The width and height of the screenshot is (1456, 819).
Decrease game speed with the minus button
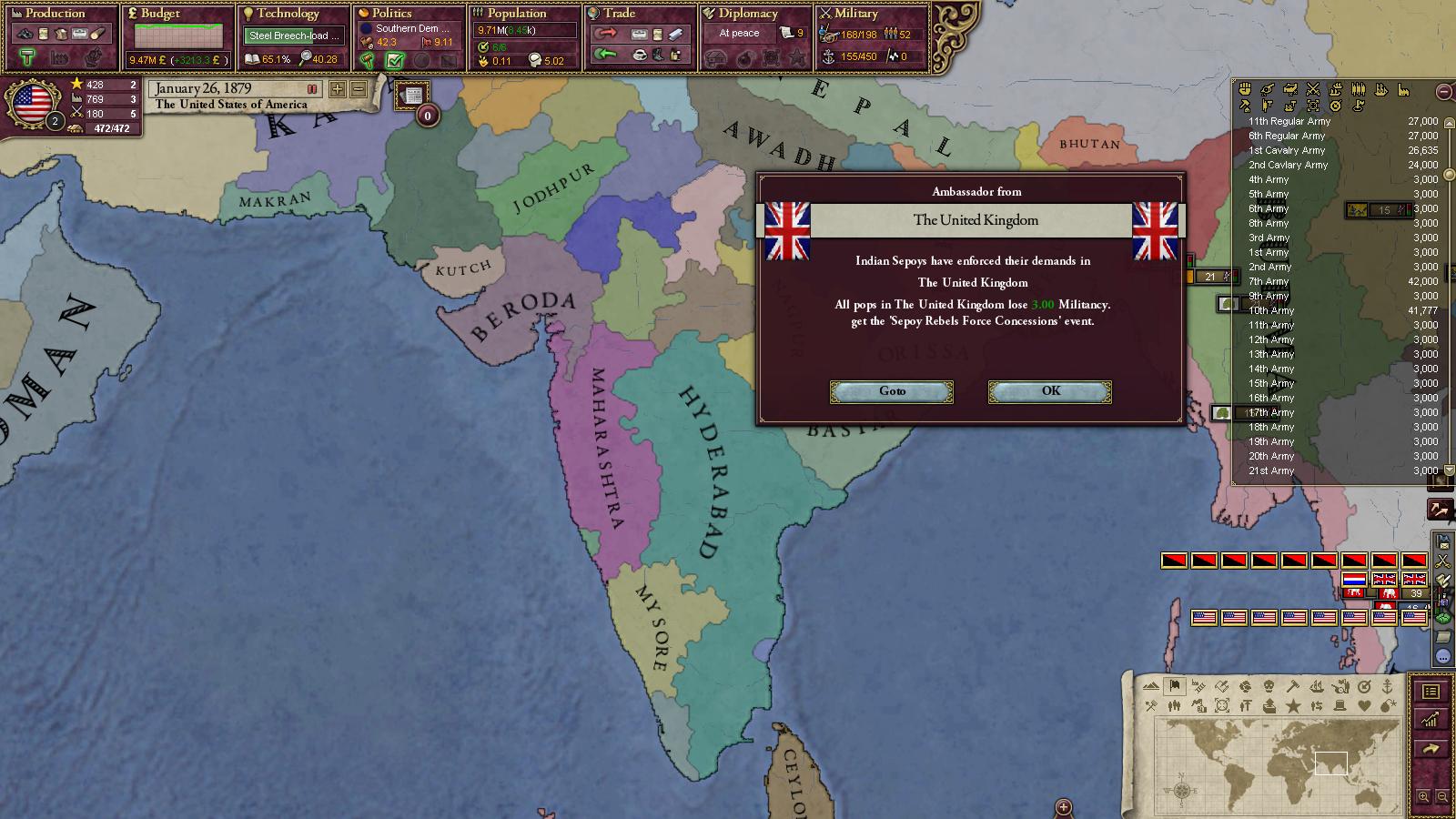(x=359, y=89)
